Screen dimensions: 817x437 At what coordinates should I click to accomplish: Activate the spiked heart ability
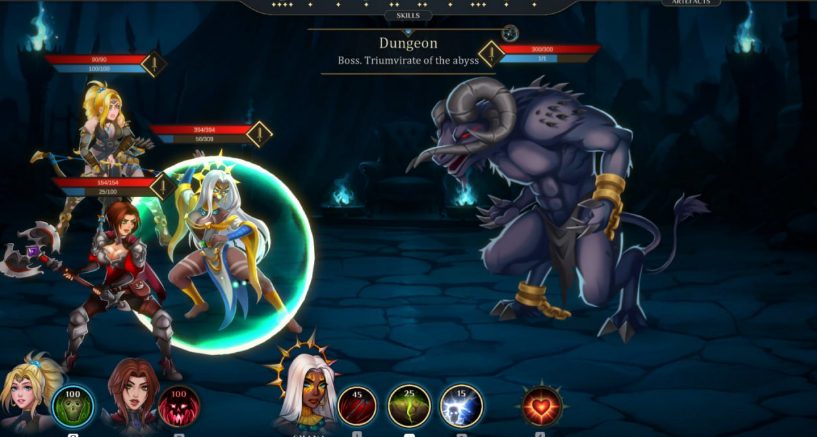click(x=541, y=406)
